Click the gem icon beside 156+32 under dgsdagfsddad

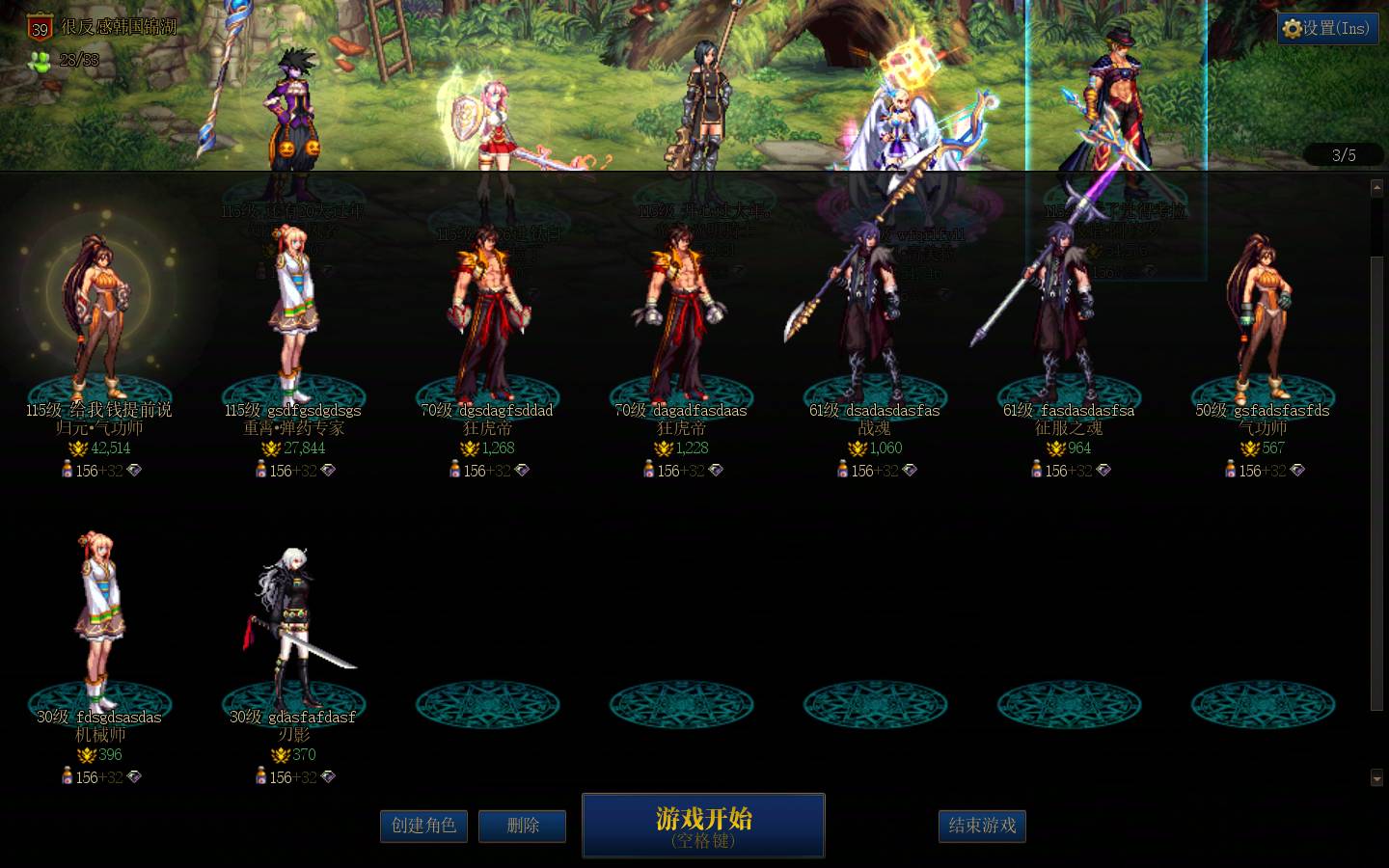click(x=521, y=471)
